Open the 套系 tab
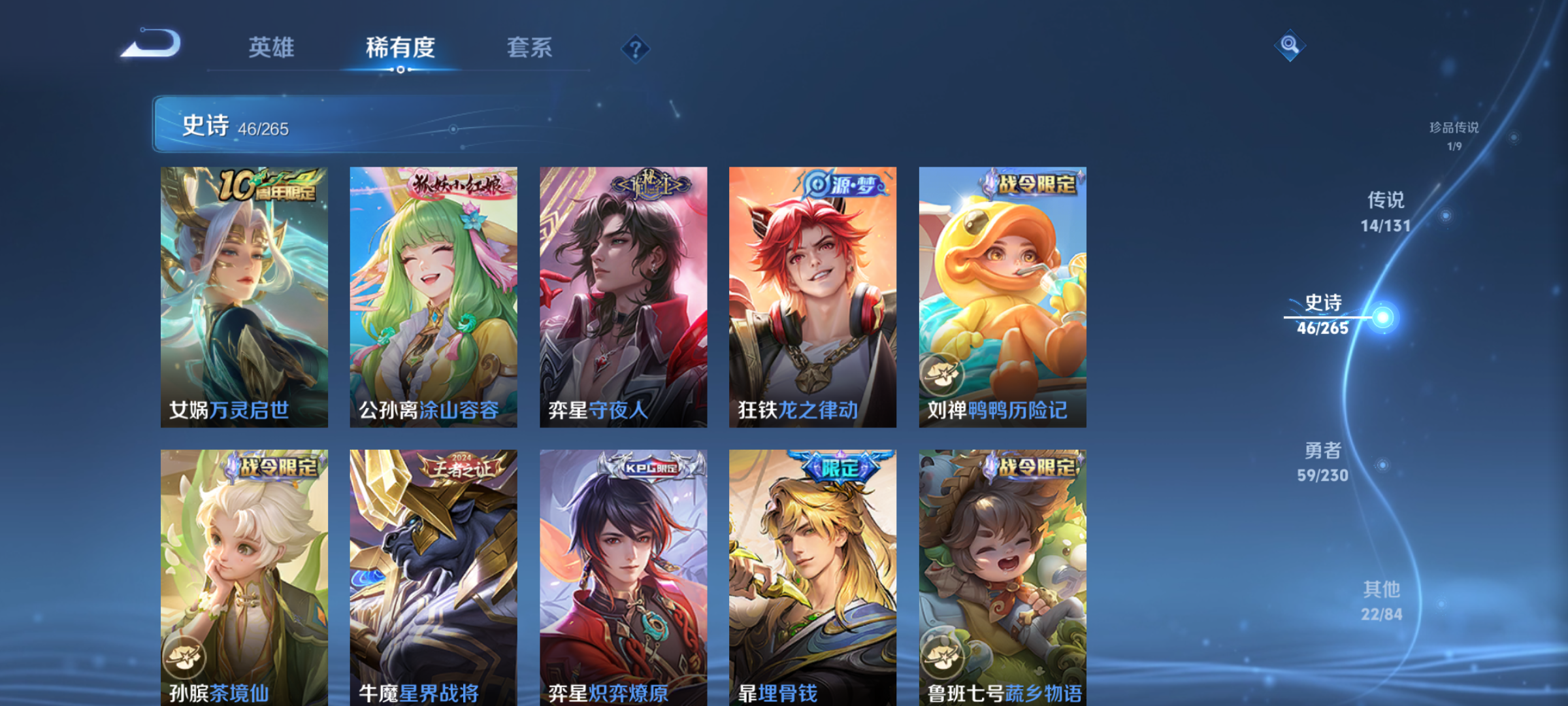The width and height of the screenshot is (1568, 706). click(529, 48)
